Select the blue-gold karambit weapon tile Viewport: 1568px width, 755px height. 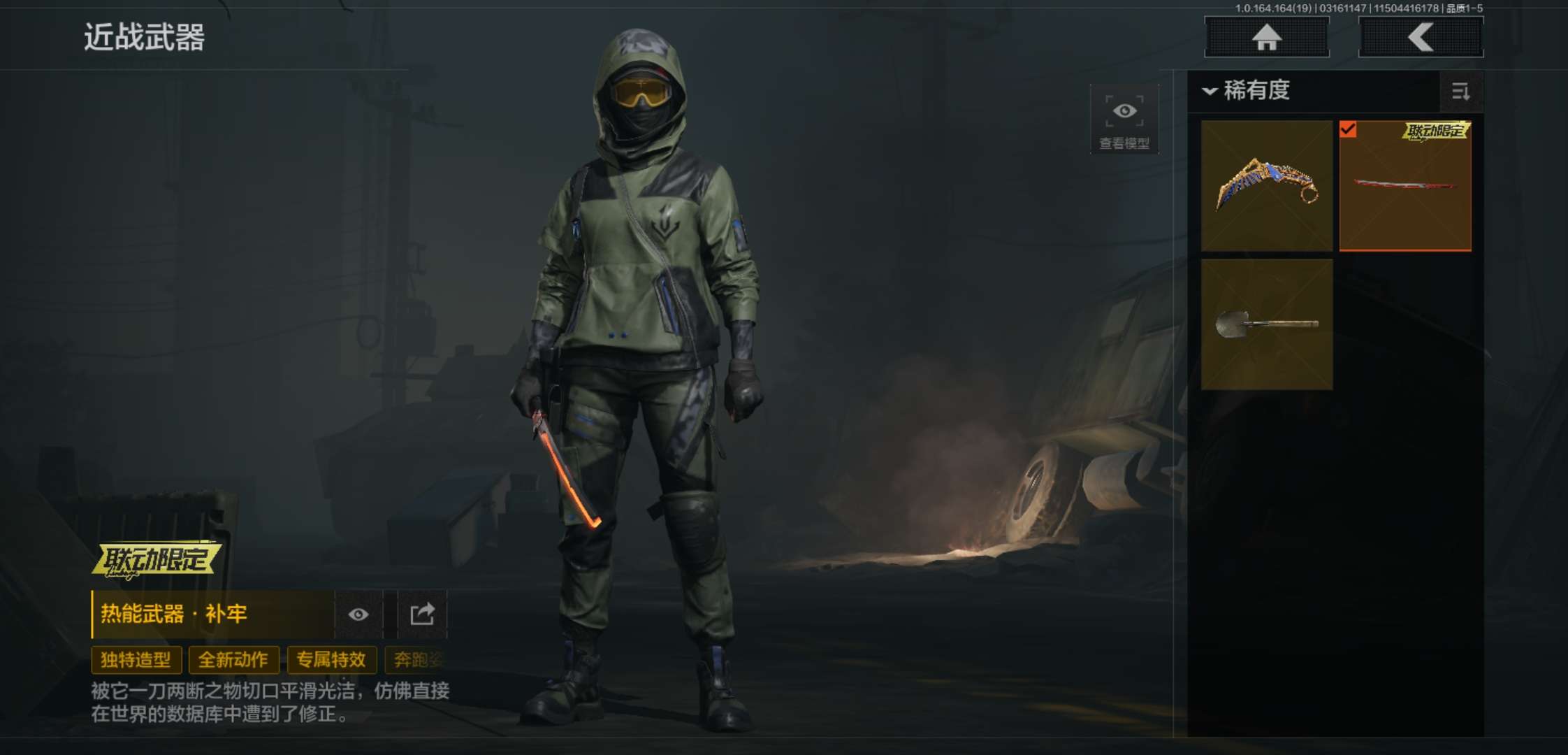click(x=1266, y=185)
